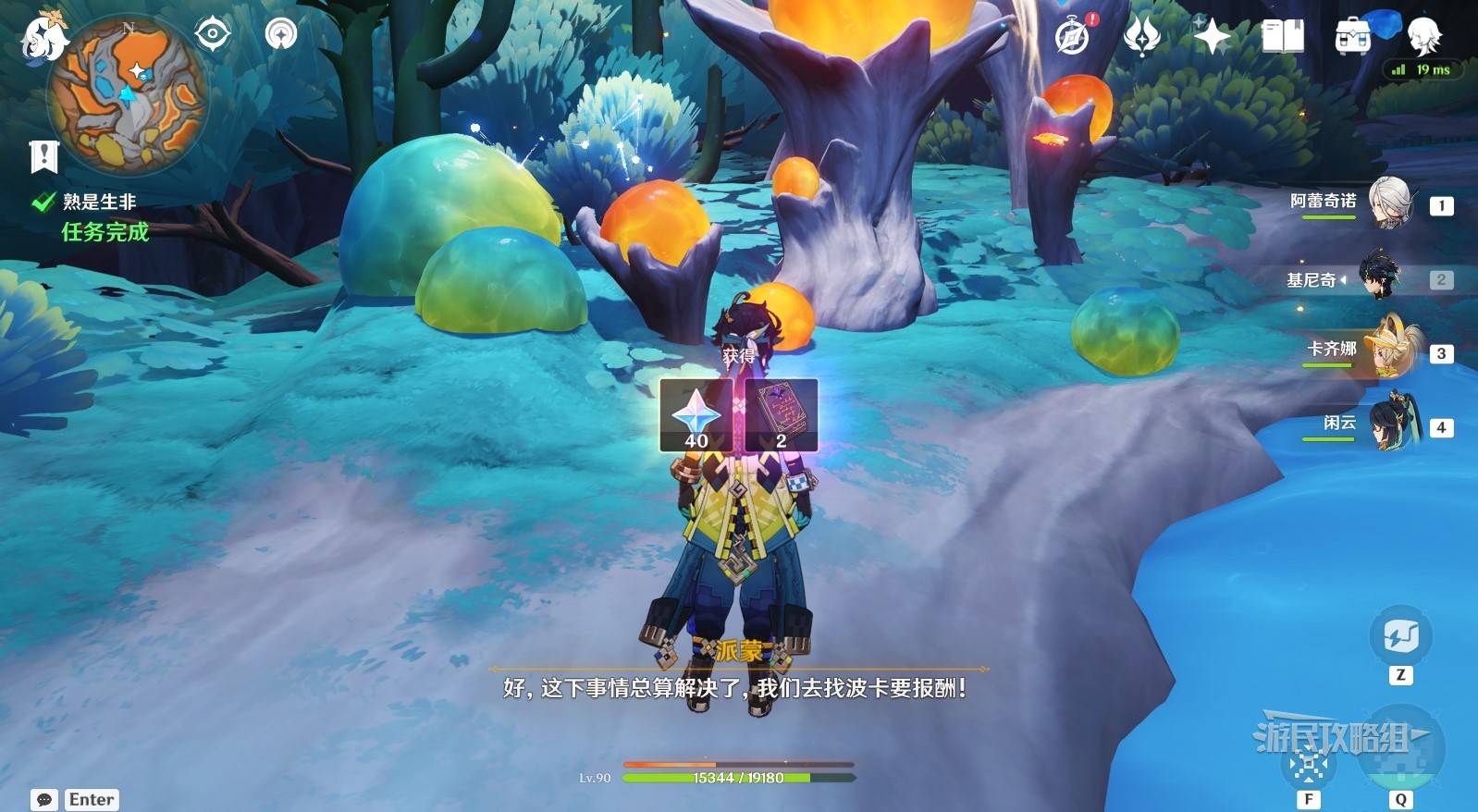Use the gadget above the Z key

point(1400,636)
